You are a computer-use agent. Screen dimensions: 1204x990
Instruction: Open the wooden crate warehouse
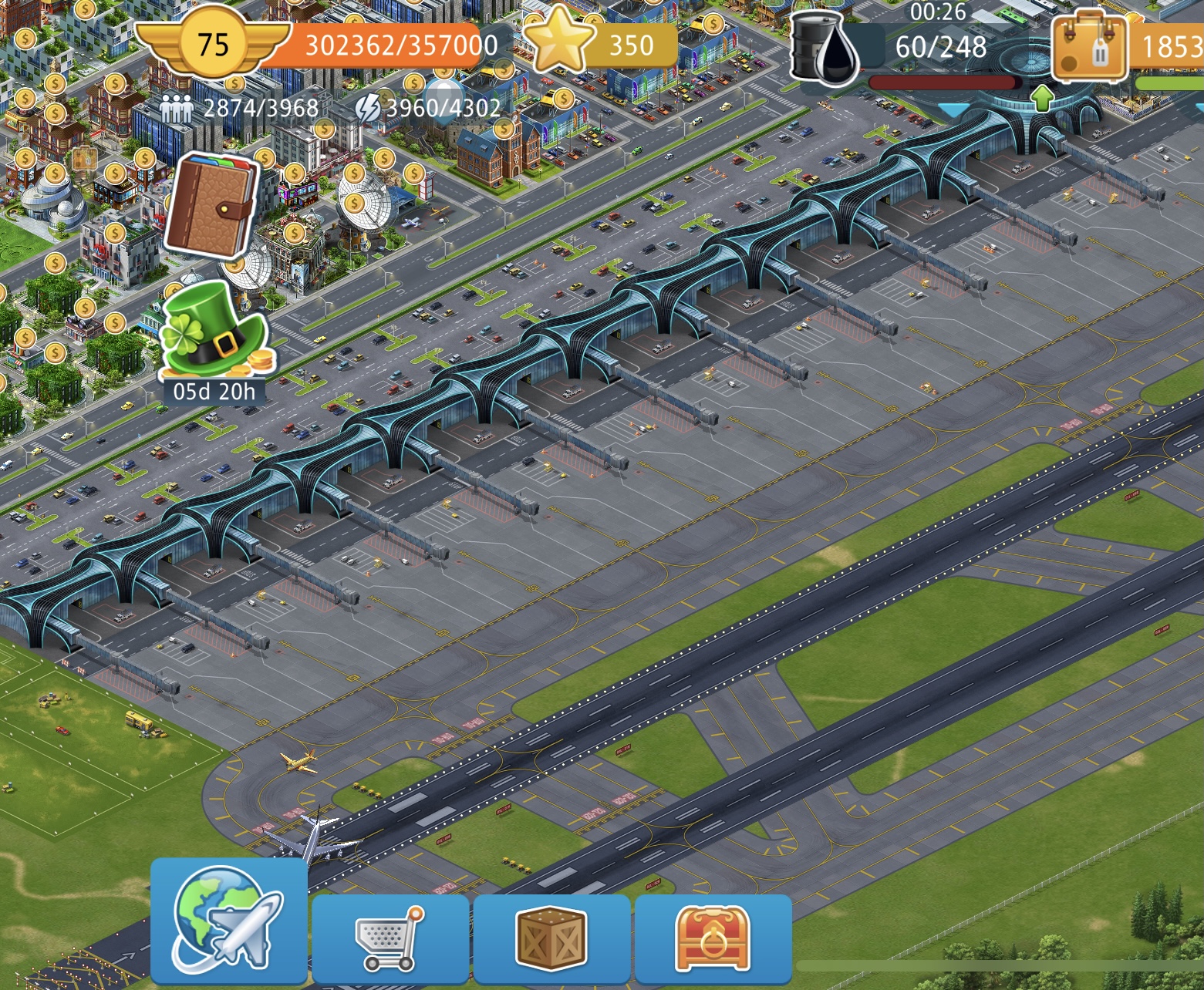tap(551, 938)
